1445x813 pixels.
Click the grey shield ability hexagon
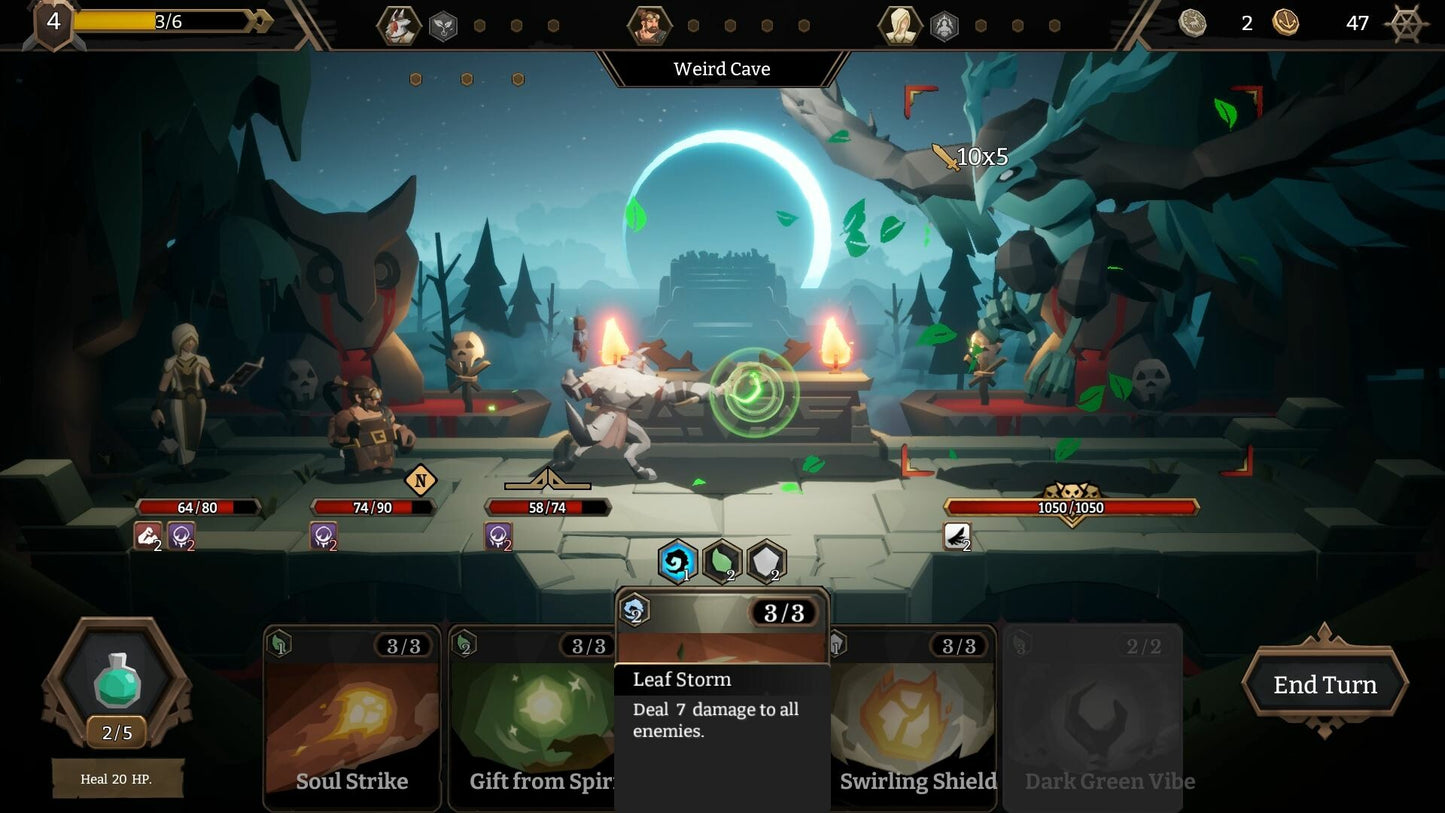pos(767,561)
